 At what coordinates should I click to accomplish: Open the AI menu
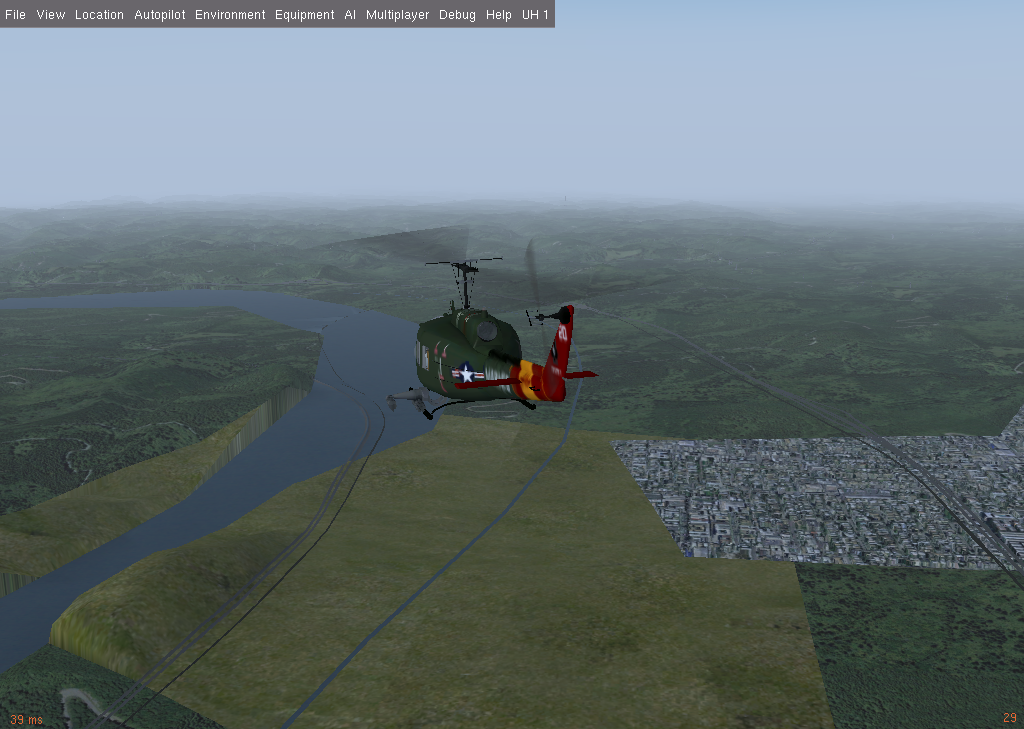(x=350, y=15)
